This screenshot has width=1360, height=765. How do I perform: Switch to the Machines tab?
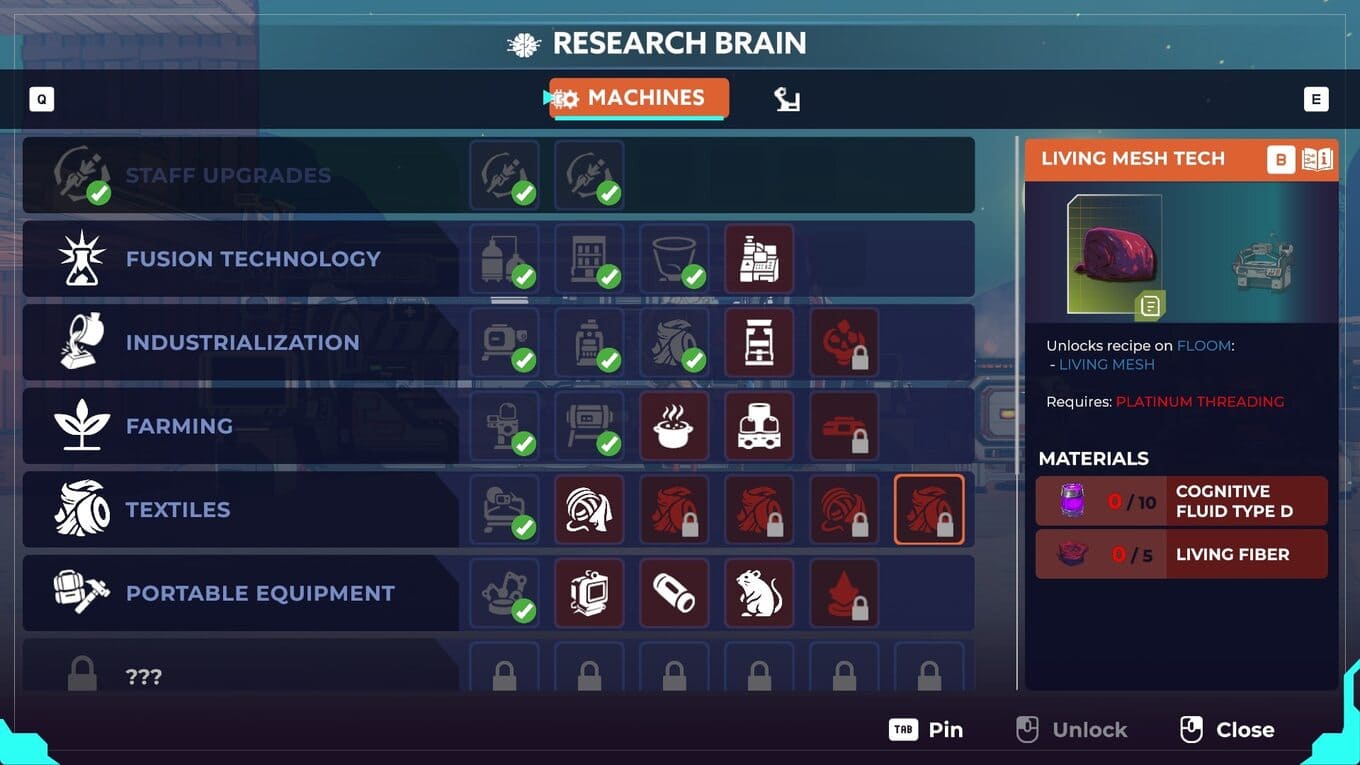[x=639, y=98]
